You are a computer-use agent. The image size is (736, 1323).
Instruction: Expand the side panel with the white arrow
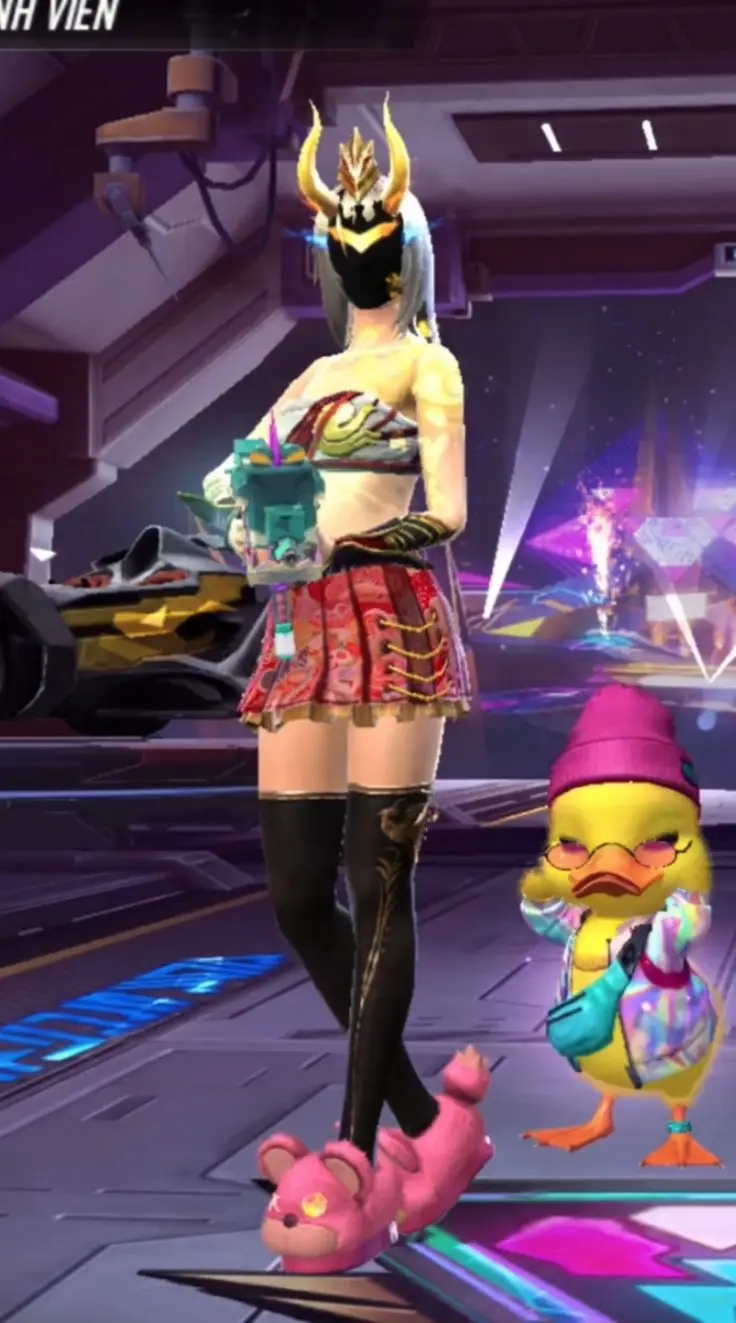pos(42,553)
